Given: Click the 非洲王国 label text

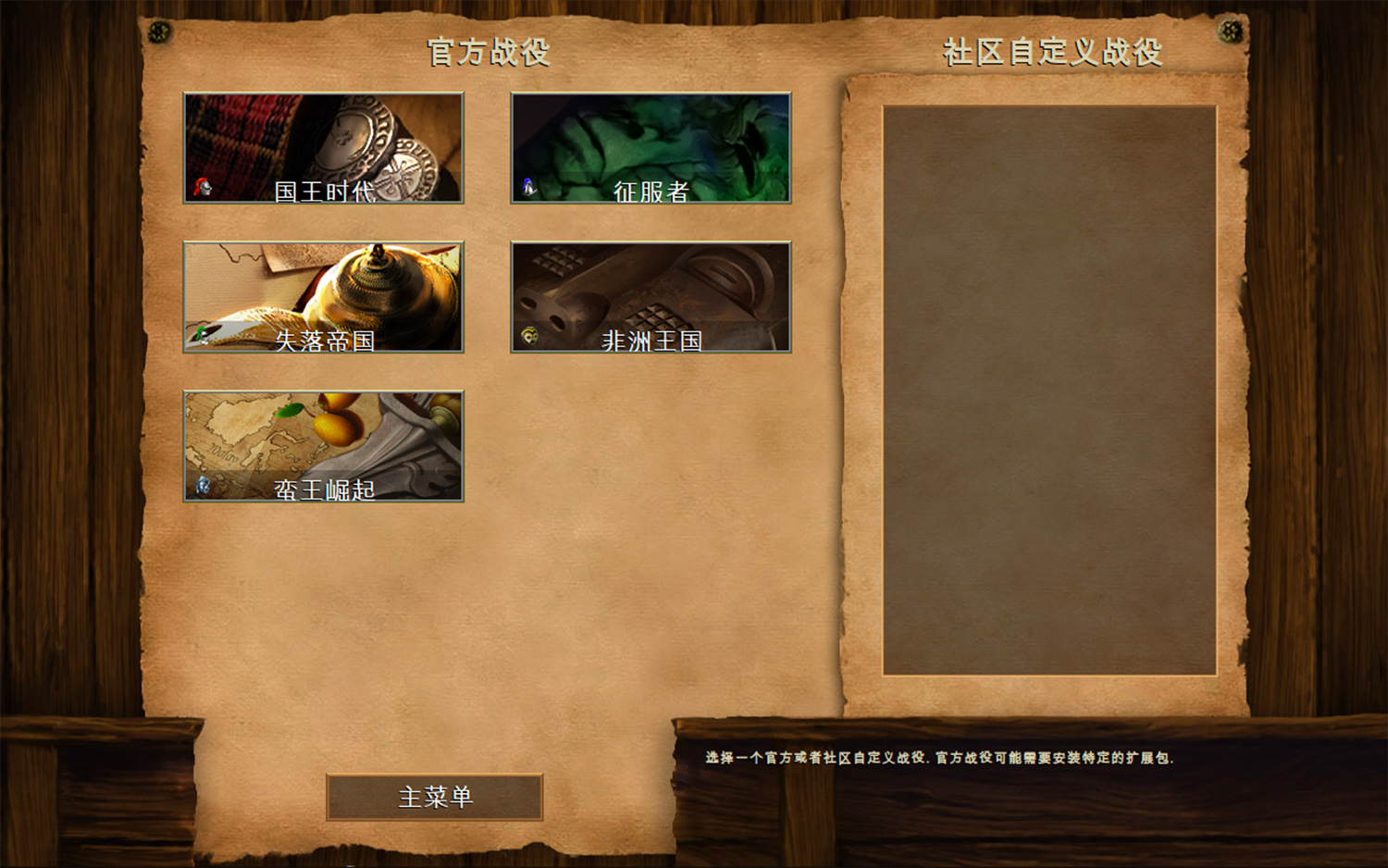Looking at the screenshot, I should click(654, 341).
